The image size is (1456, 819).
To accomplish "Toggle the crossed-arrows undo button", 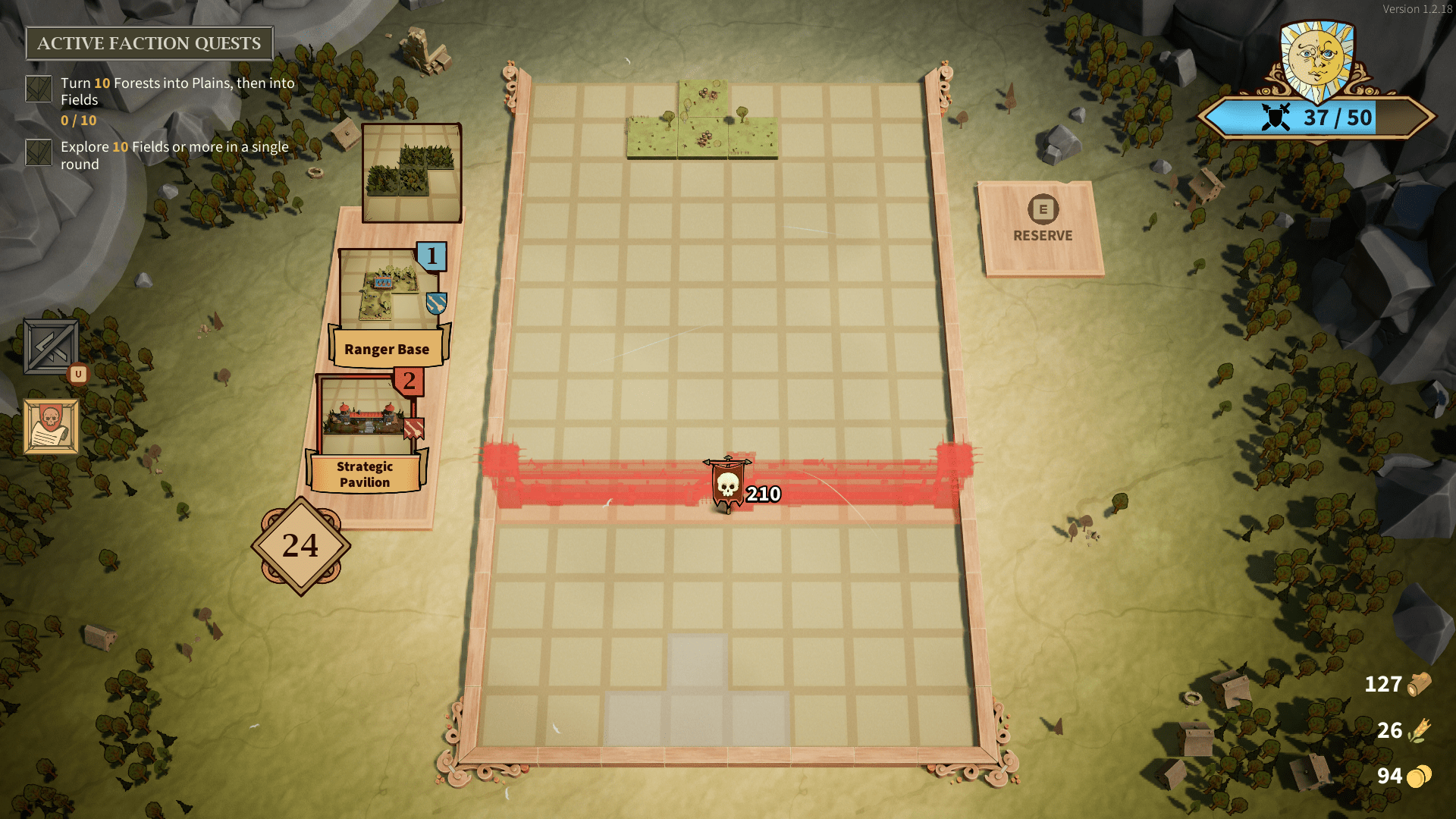I will point(51,347).
